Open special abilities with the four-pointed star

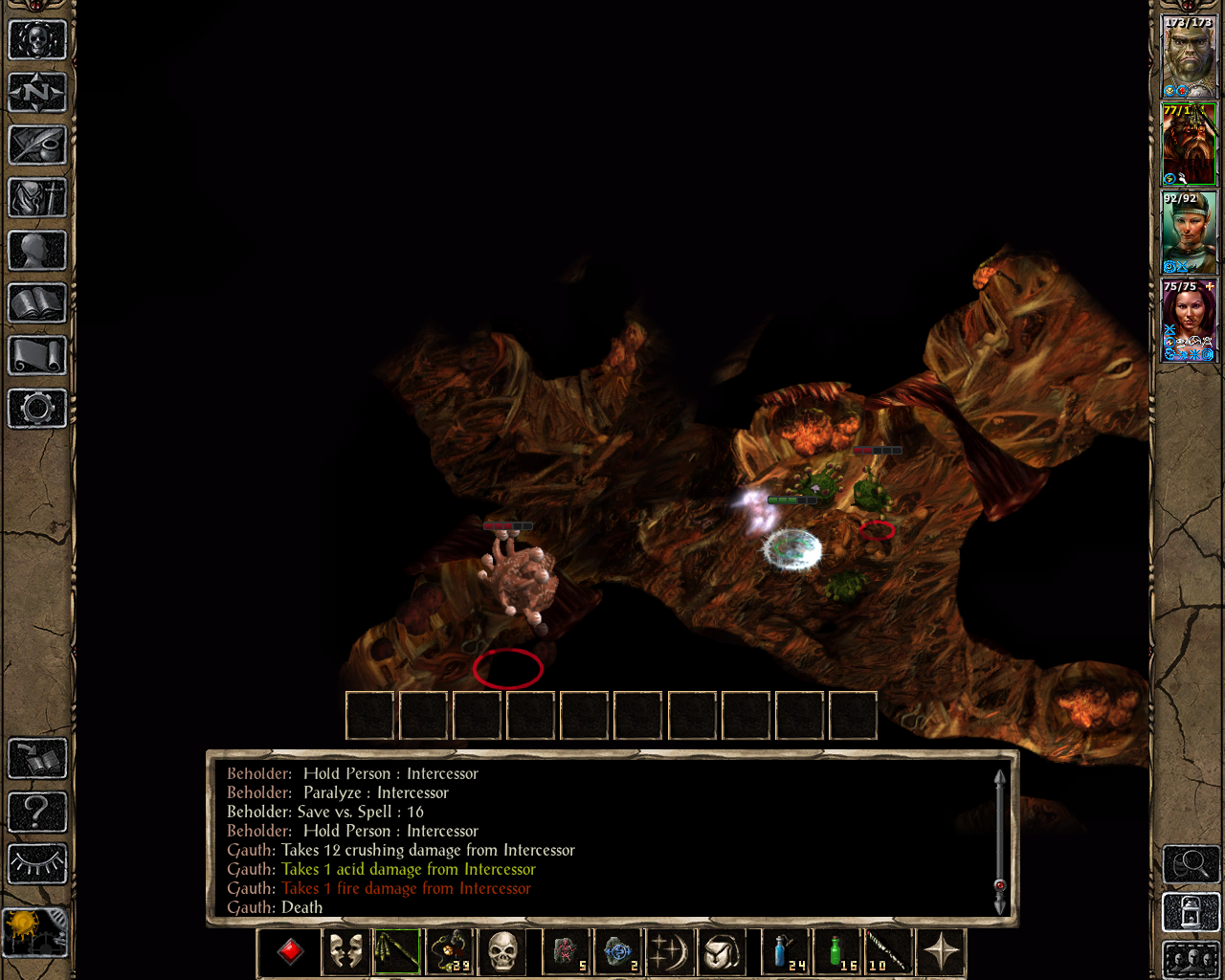941,952
